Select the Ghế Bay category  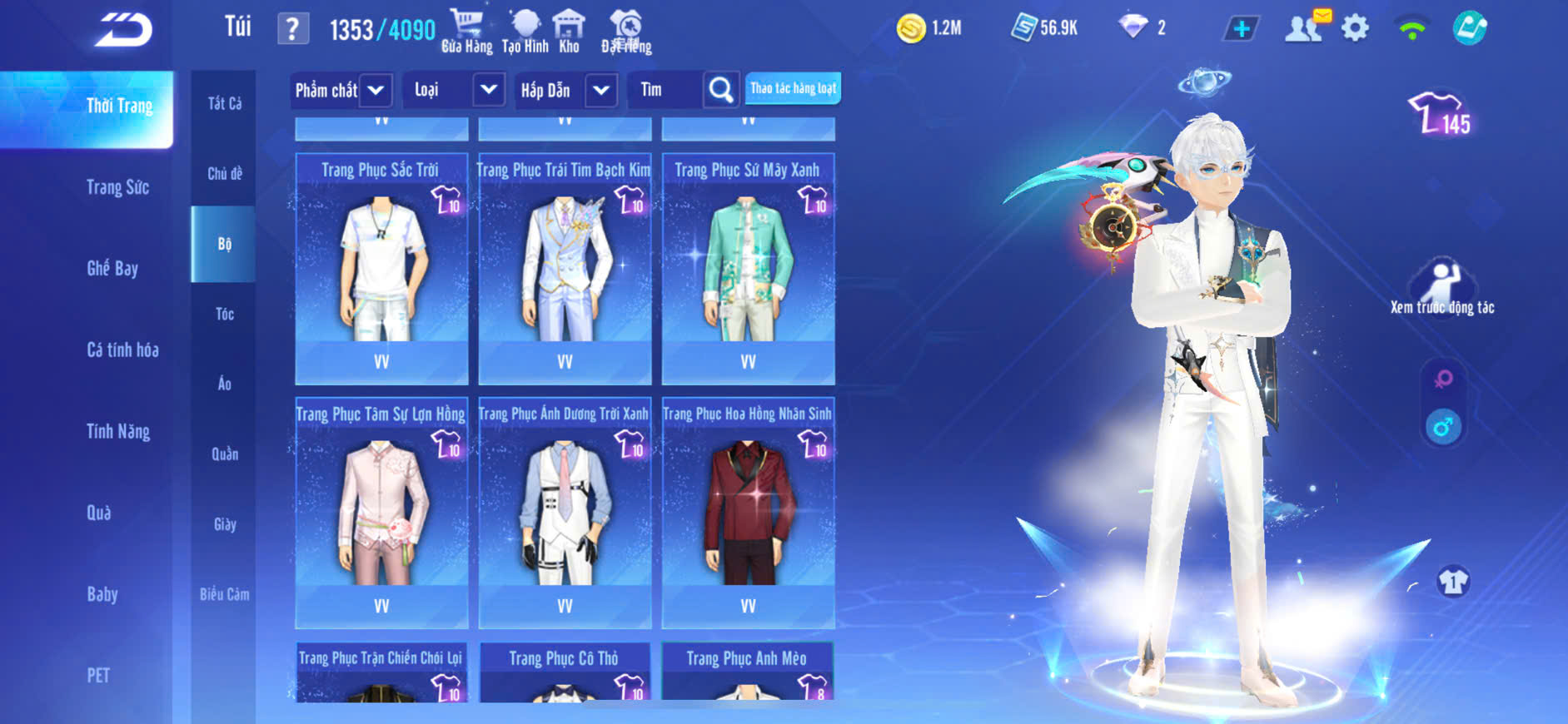112,268
